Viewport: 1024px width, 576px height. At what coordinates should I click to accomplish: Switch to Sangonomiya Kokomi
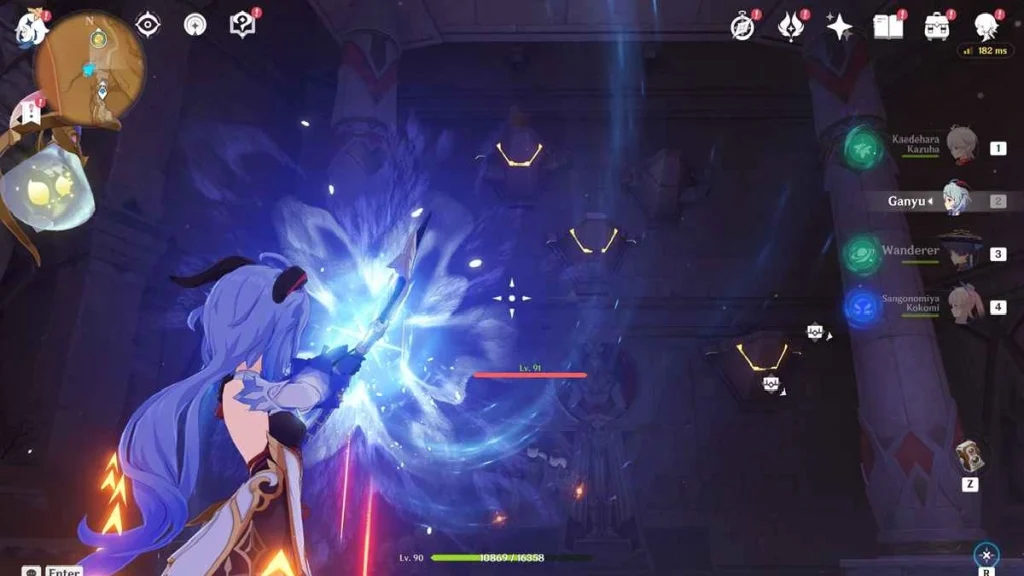[964, 306]
